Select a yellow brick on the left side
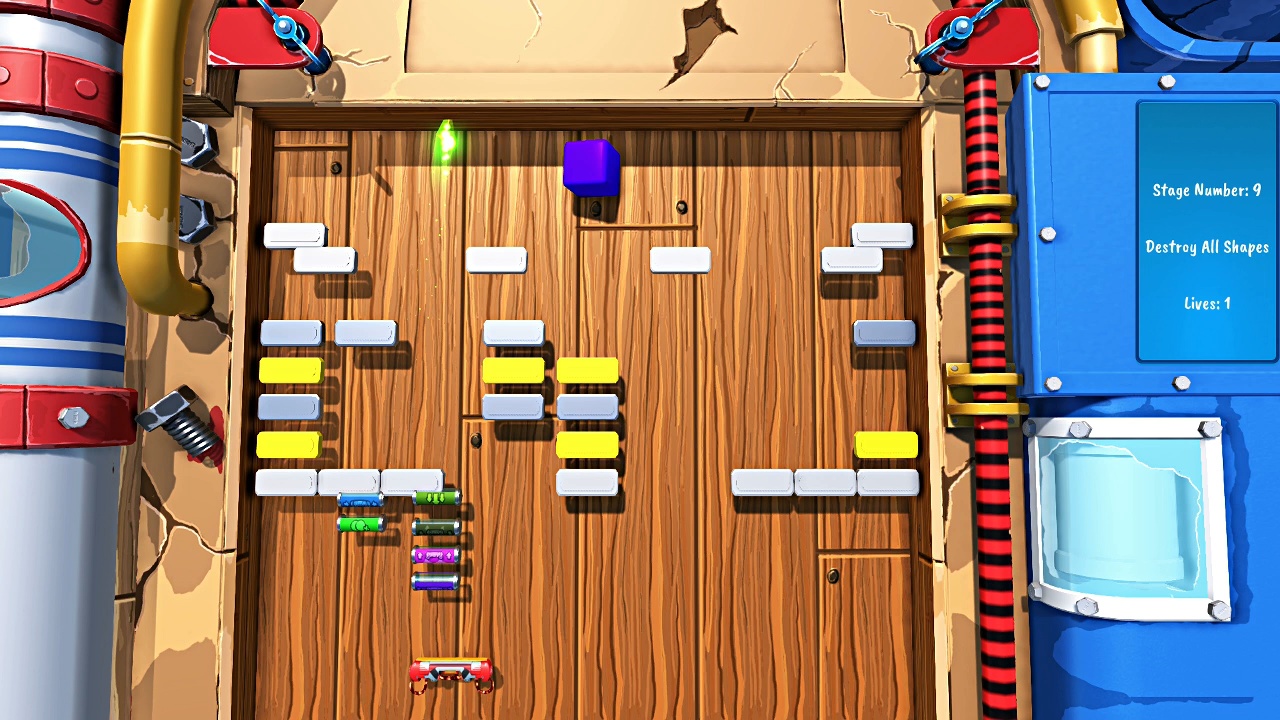 [x=289, y=370]
